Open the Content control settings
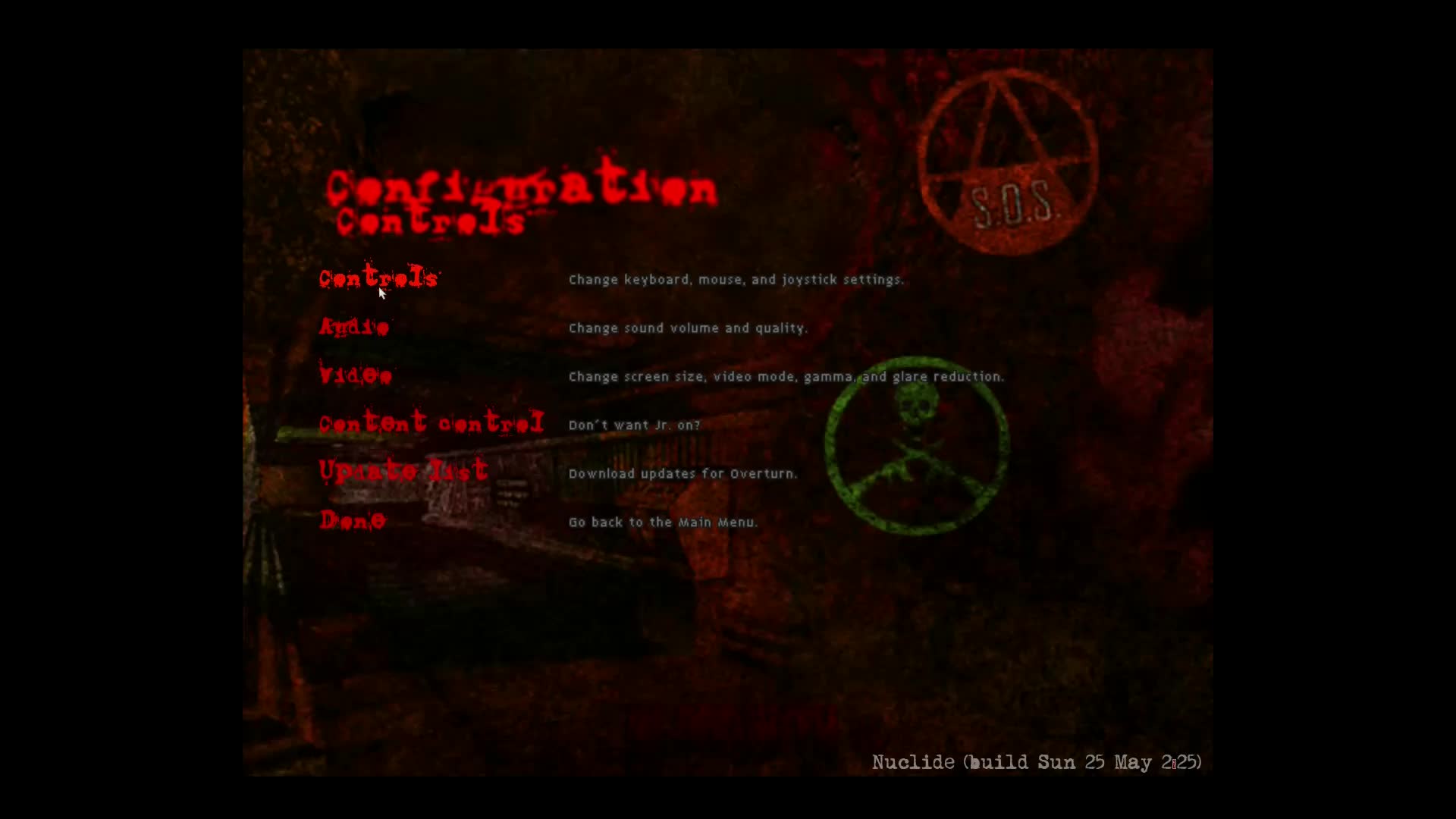 click(x=431, y=424)
